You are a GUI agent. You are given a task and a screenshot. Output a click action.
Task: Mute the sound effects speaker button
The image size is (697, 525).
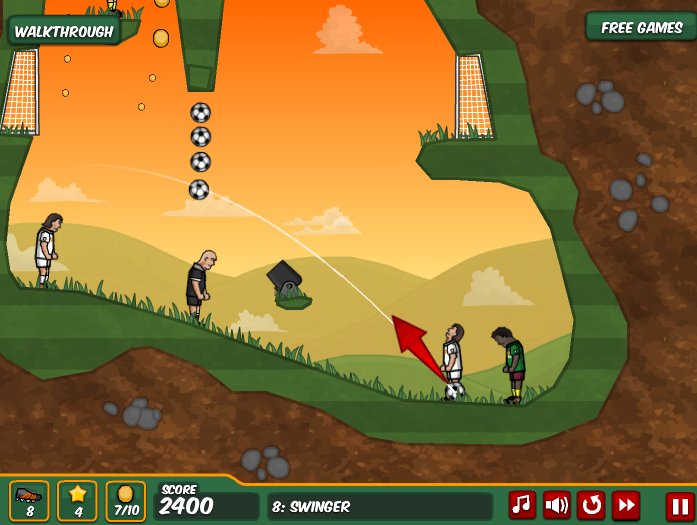557,505
